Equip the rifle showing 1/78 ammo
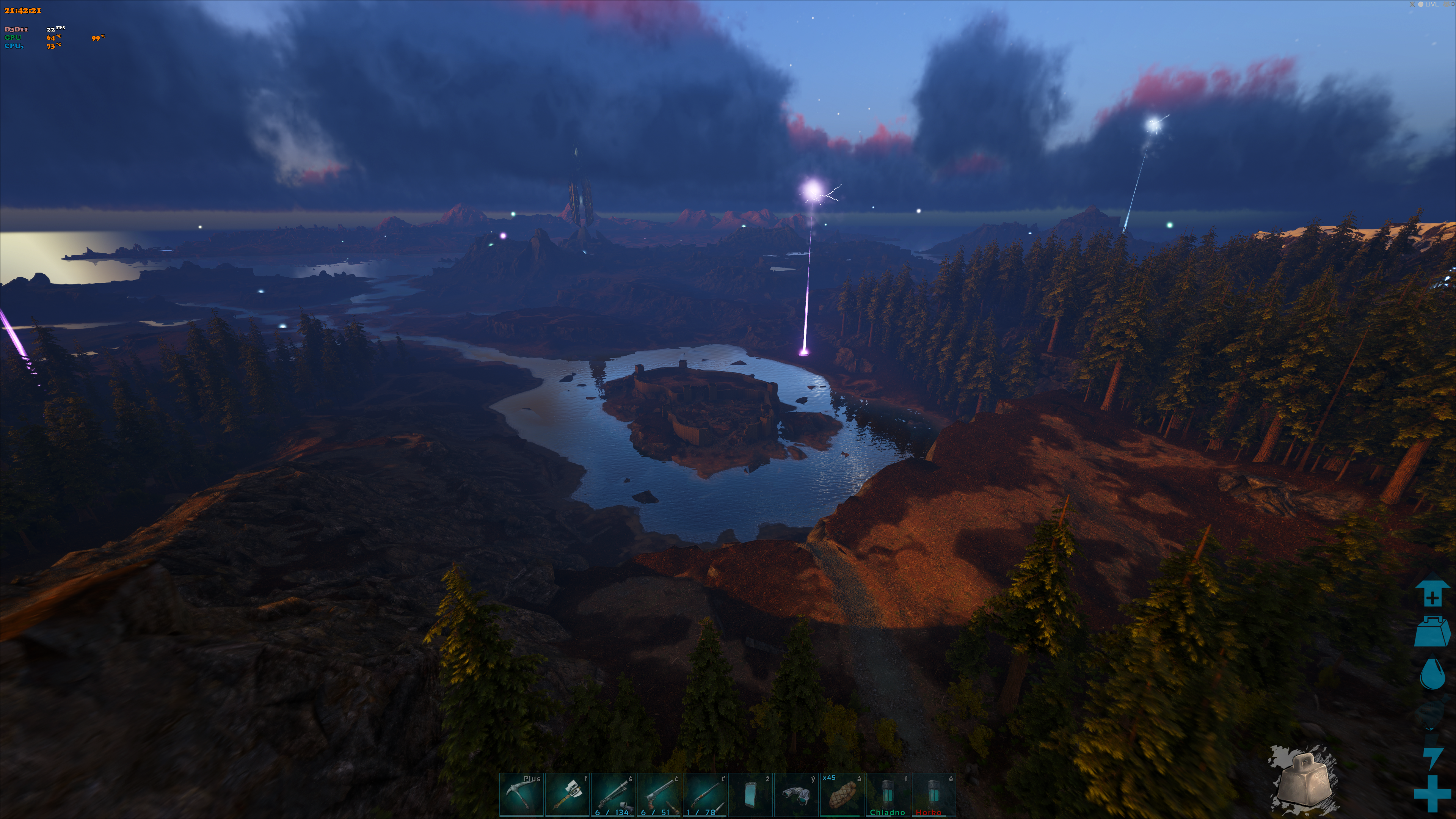 tap(704, 795)
